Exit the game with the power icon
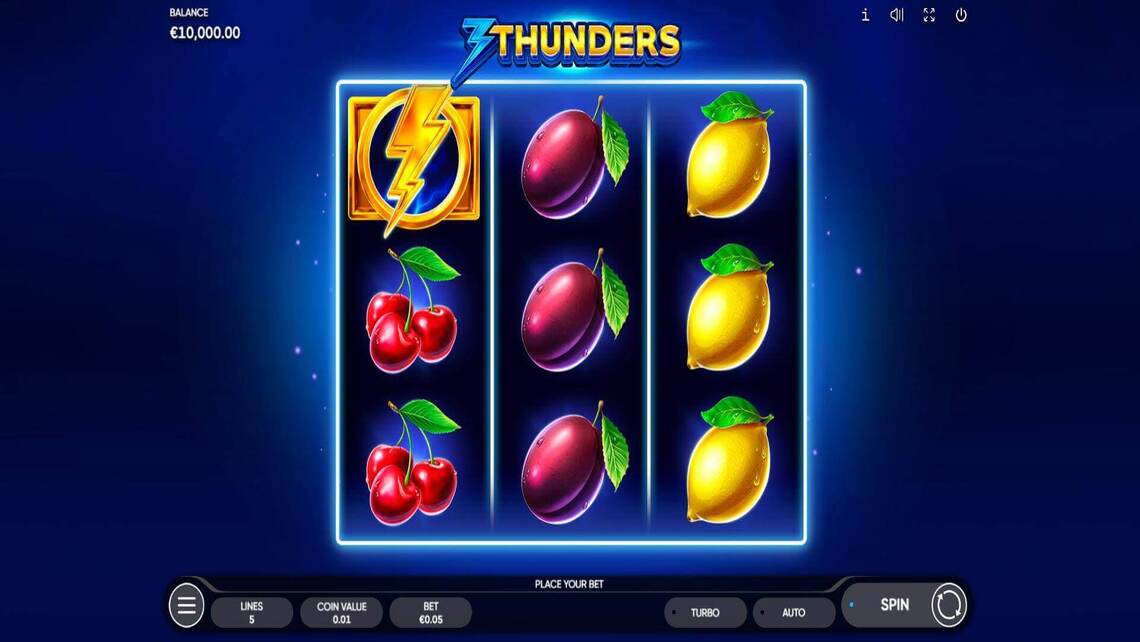The height and width of the screenshot is (642, 1140). 961,15
